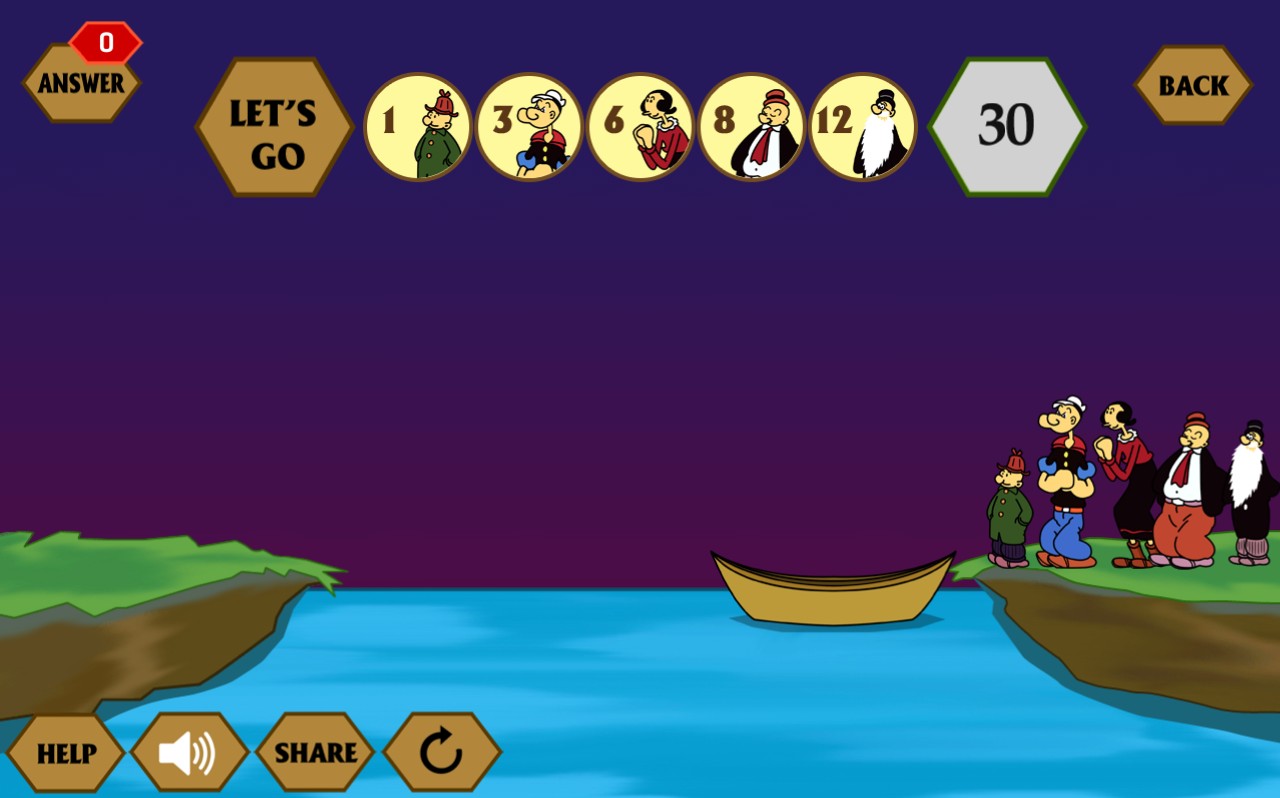The height and width of the screenshot is (798, 1280).
Task: Select the 1-minute character token
Action: point(418,127)
